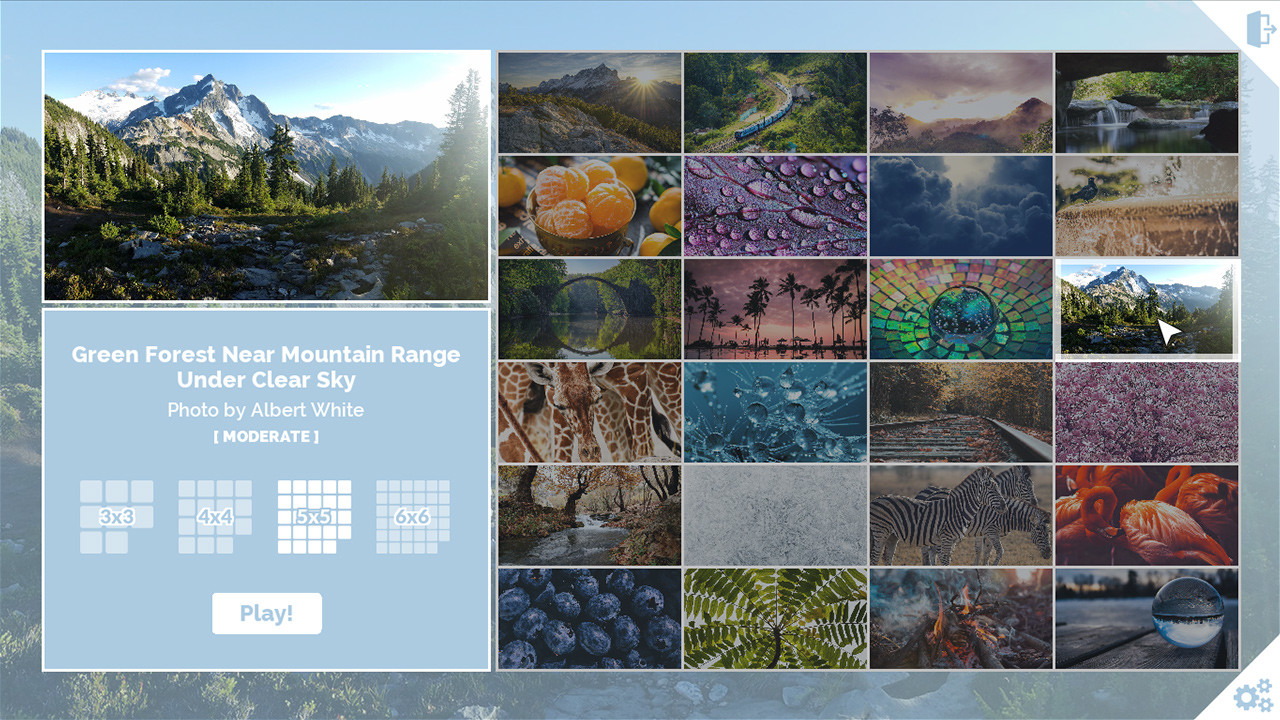Select the green mosaic circle image
Image resolution: width=1280 pixels, height=720 pixels.
click(x=960, y=310)
